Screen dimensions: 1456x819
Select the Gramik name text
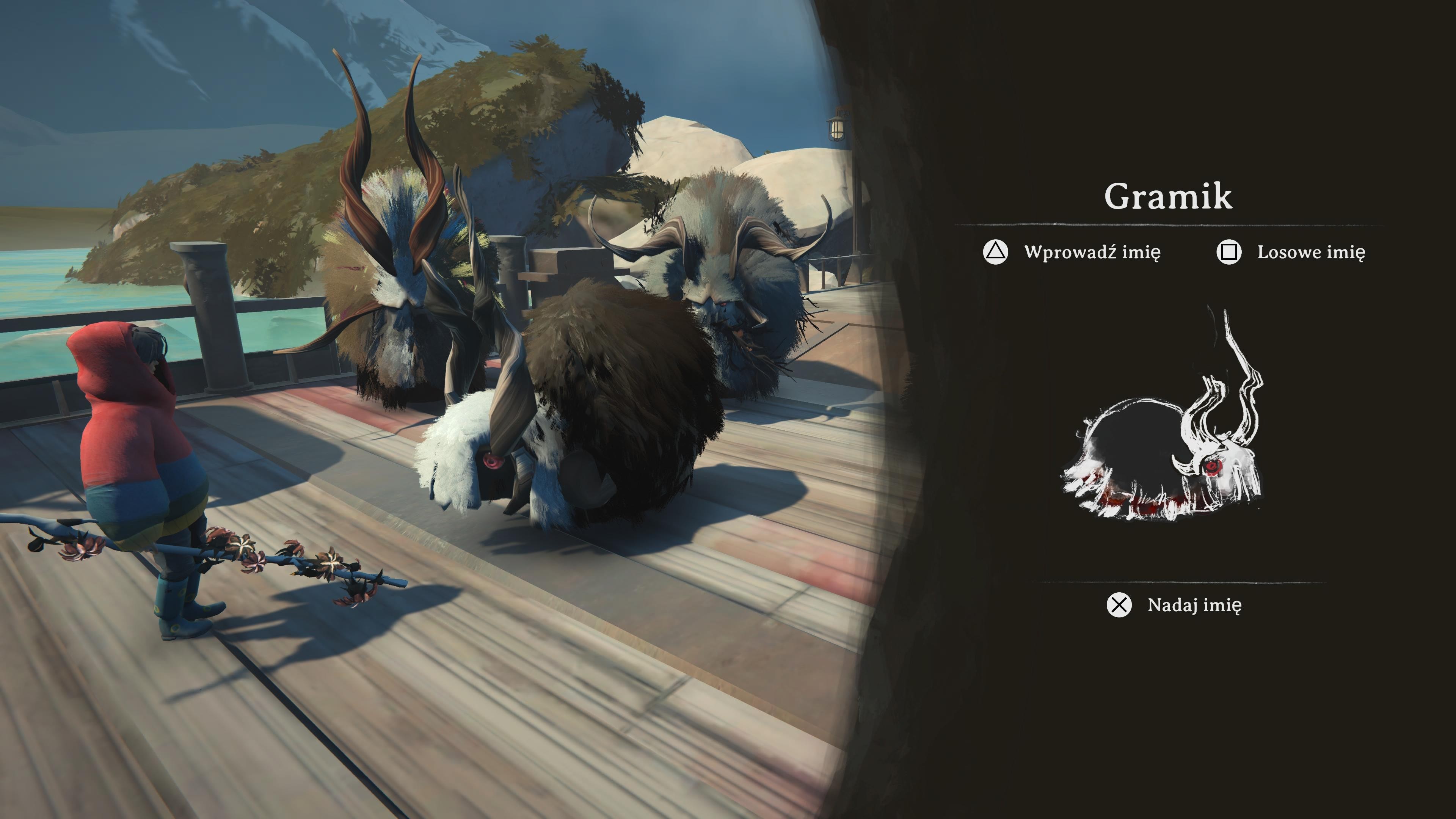(x=1168, y=197)
